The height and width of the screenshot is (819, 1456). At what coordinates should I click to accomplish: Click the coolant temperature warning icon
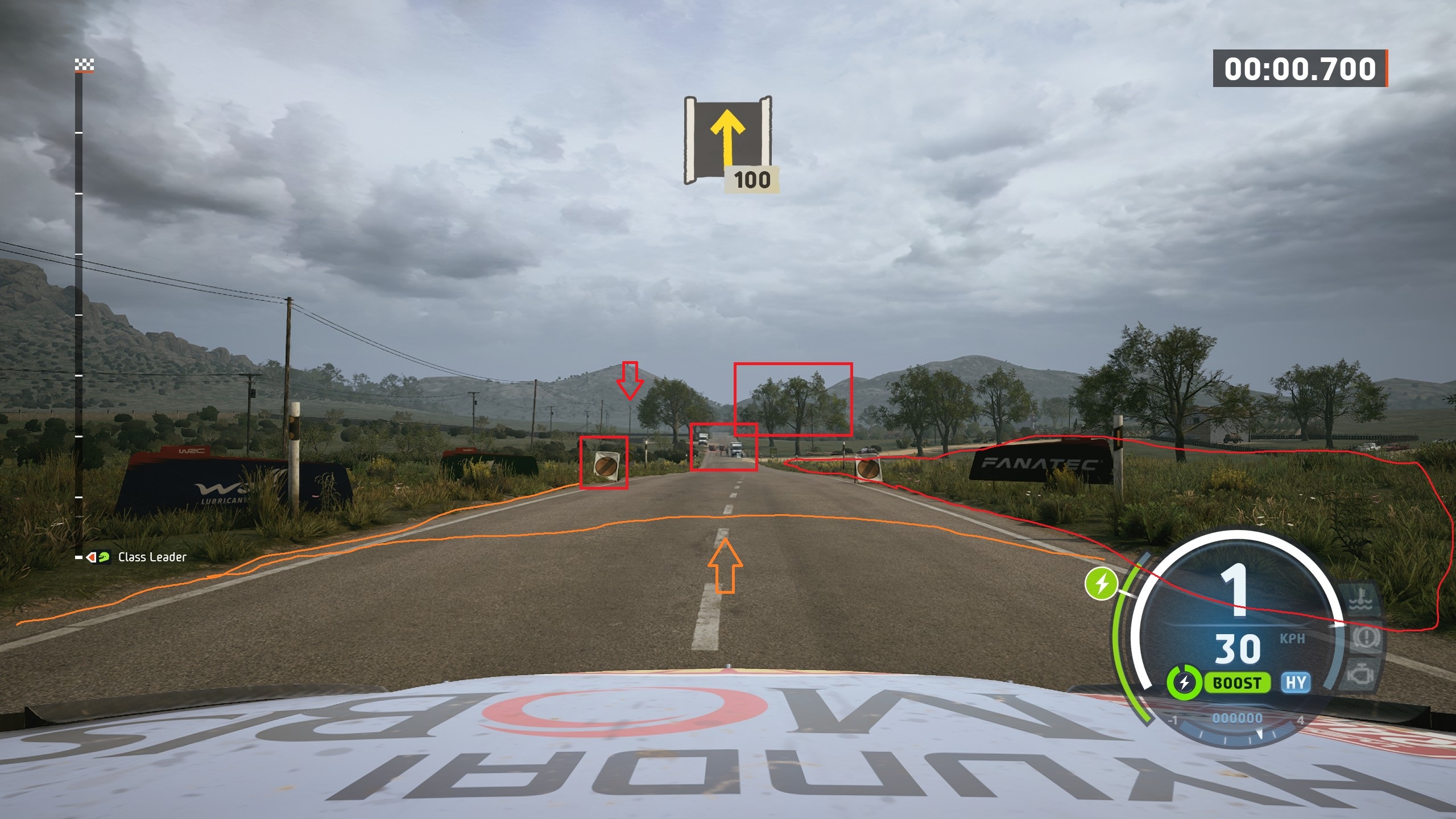click(1363, 598)
